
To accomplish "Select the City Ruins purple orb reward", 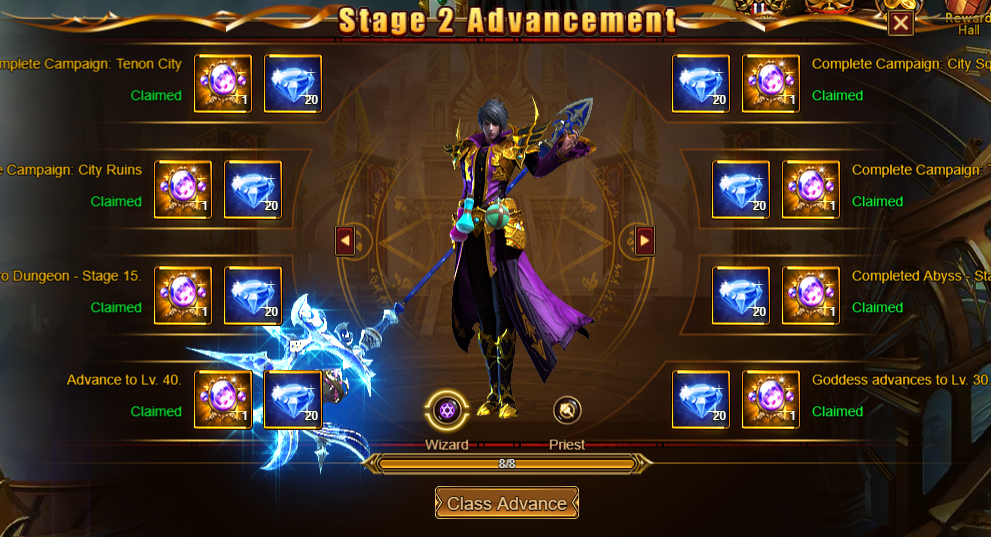I will point(183,190).
